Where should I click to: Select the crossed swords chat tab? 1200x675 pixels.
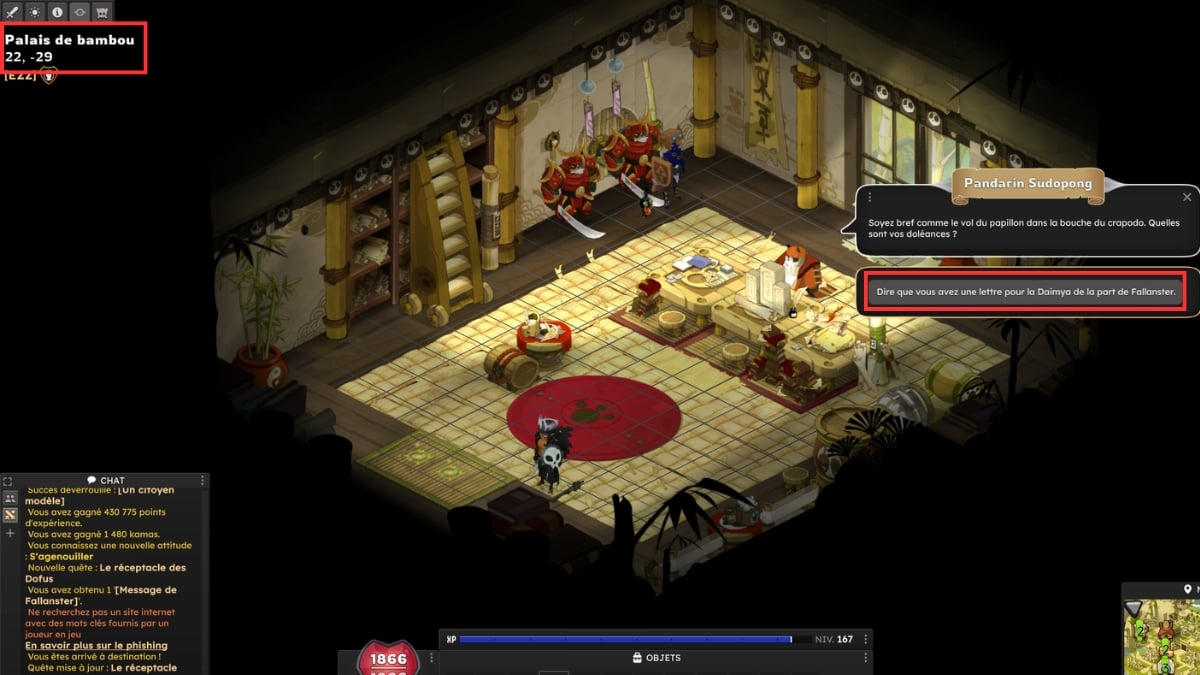point(10,515)
